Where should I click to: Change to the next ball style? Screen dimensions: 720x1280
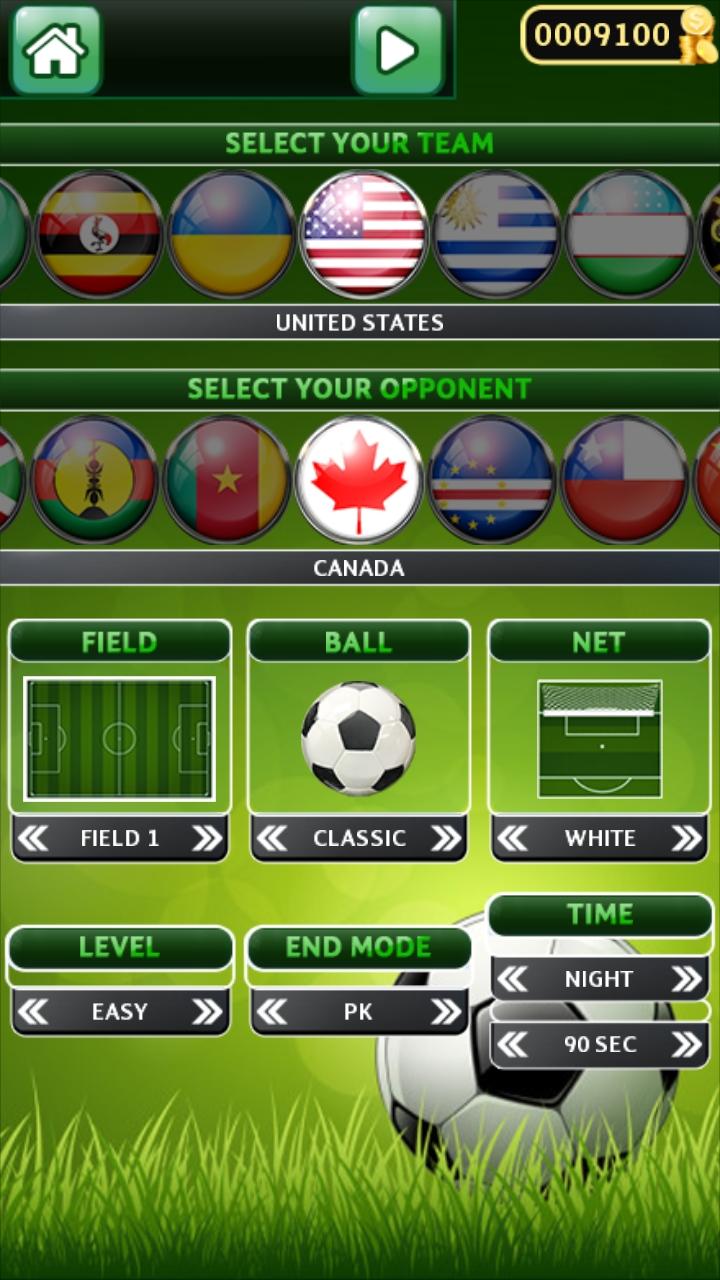[446, 839]
